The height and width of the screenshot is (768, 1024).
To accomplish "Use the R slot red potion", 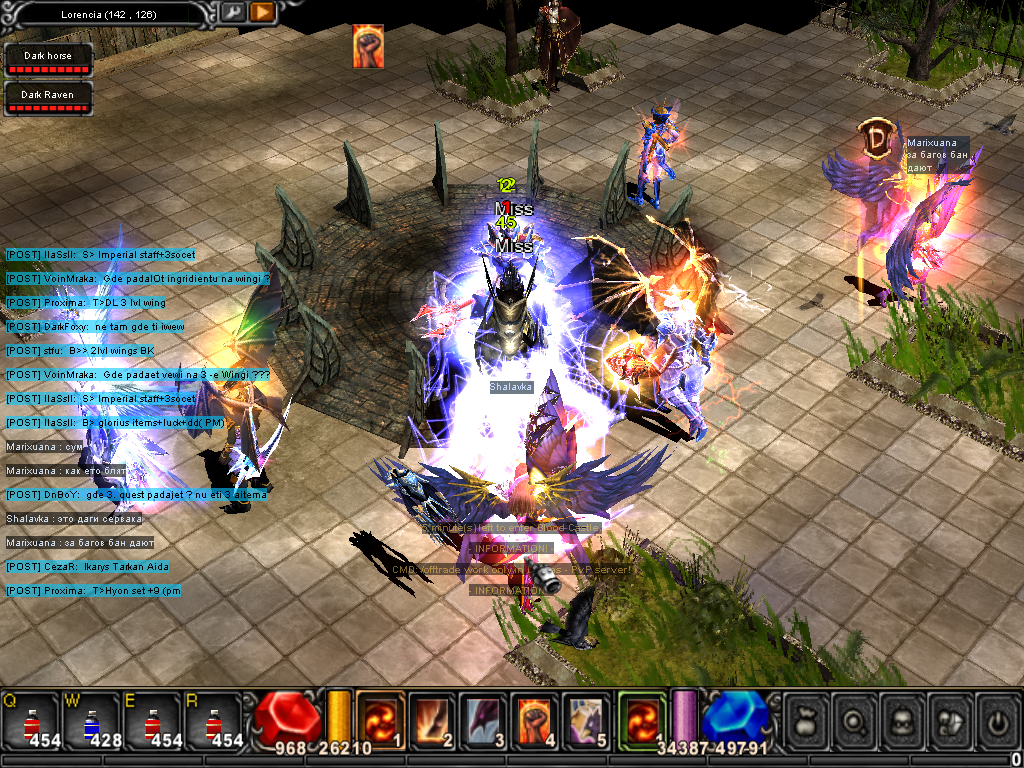I will [213, 722].
